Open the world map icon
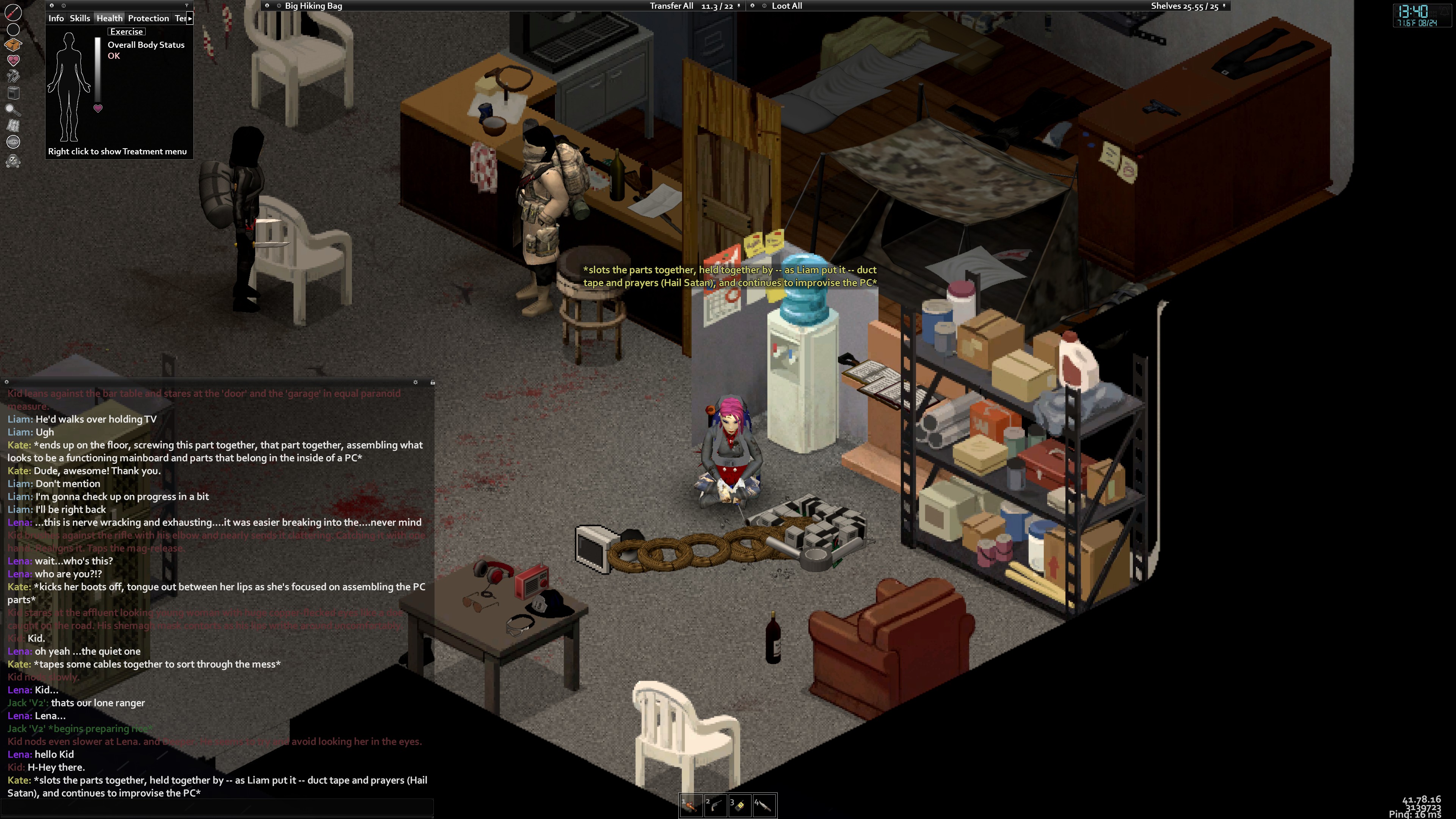Screen dimensions: 1456x819 pyautogui.click(x=13, y=126)
